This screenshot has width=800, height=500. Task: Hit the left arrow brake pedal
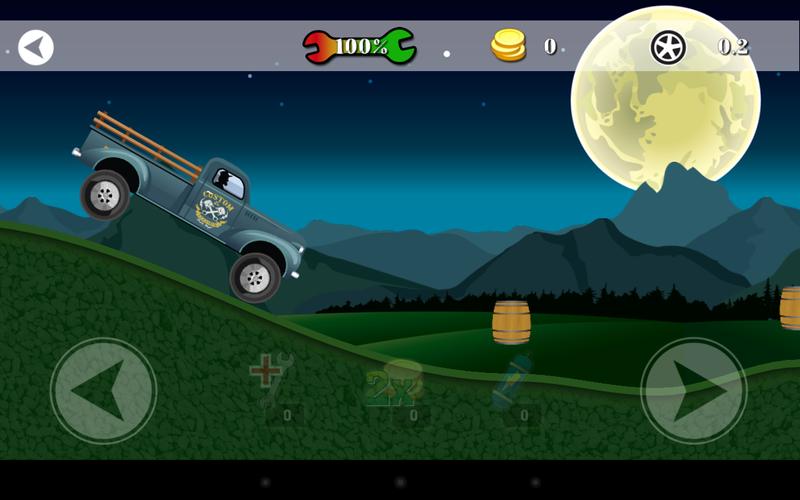(103, 390)
